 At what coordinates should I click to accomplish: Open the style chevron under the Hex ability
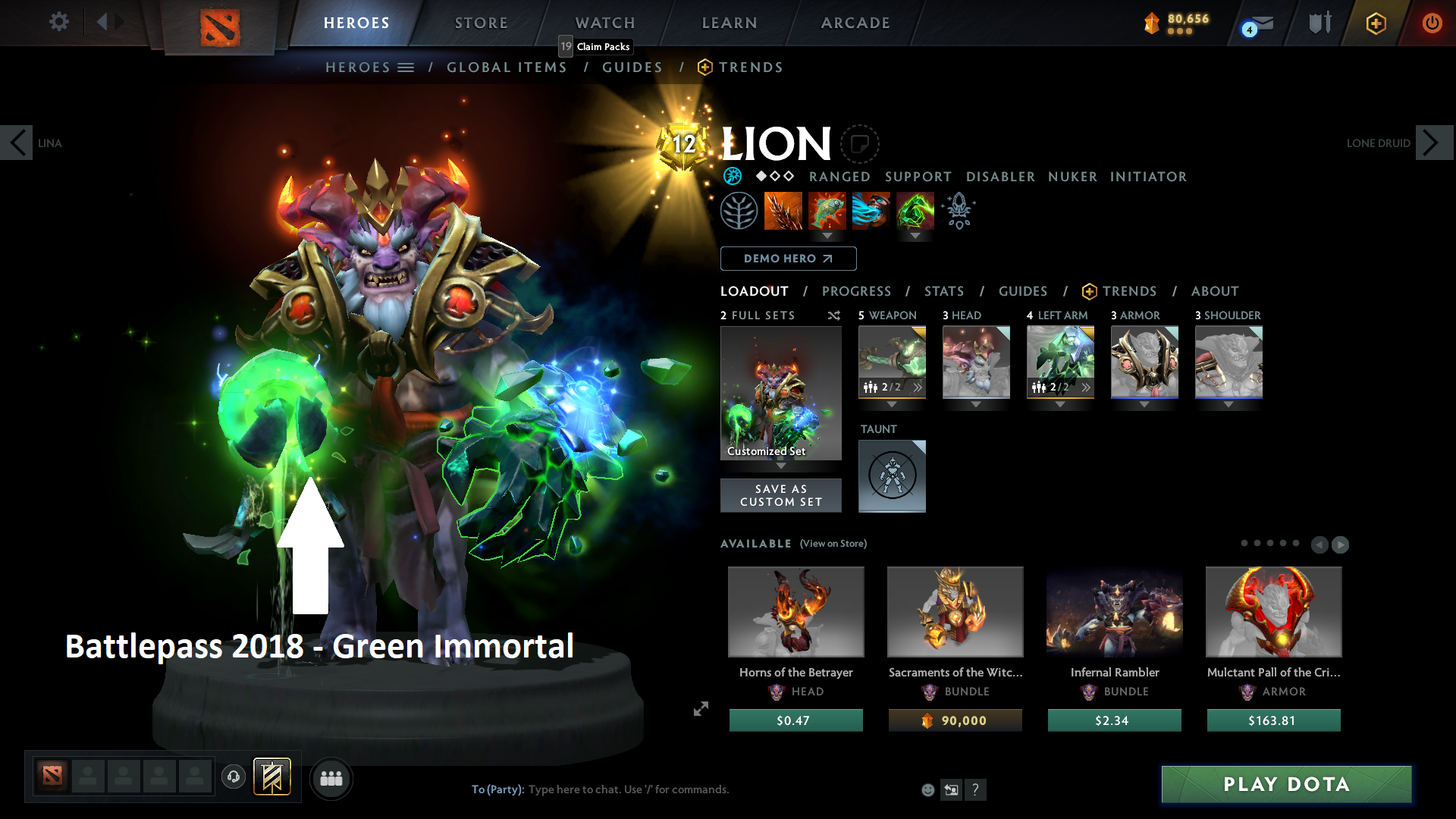point(827,237)
